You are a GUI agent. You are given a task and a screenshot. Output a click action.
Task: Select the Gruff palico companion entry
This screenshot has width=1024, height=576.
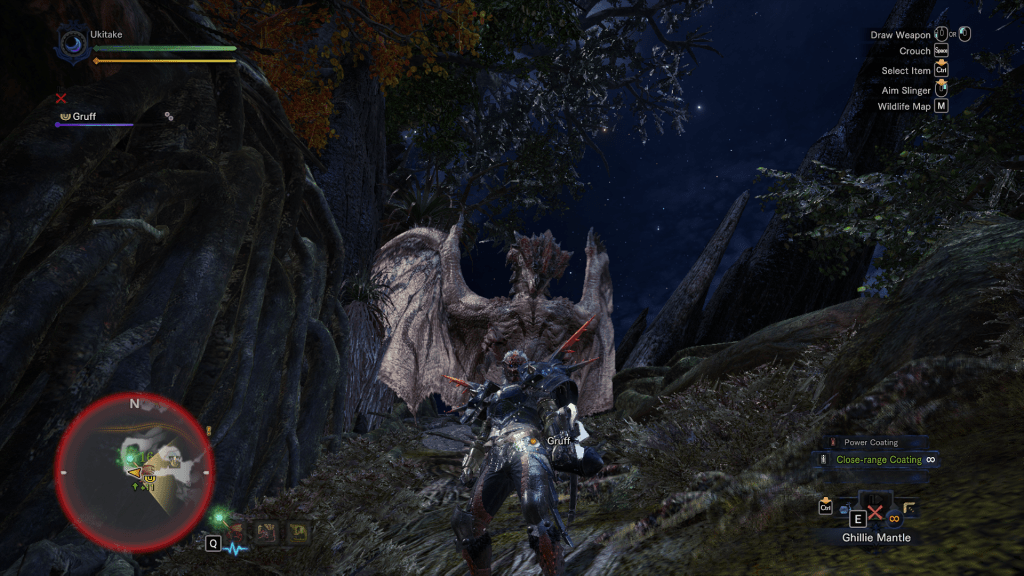(83, 116)
